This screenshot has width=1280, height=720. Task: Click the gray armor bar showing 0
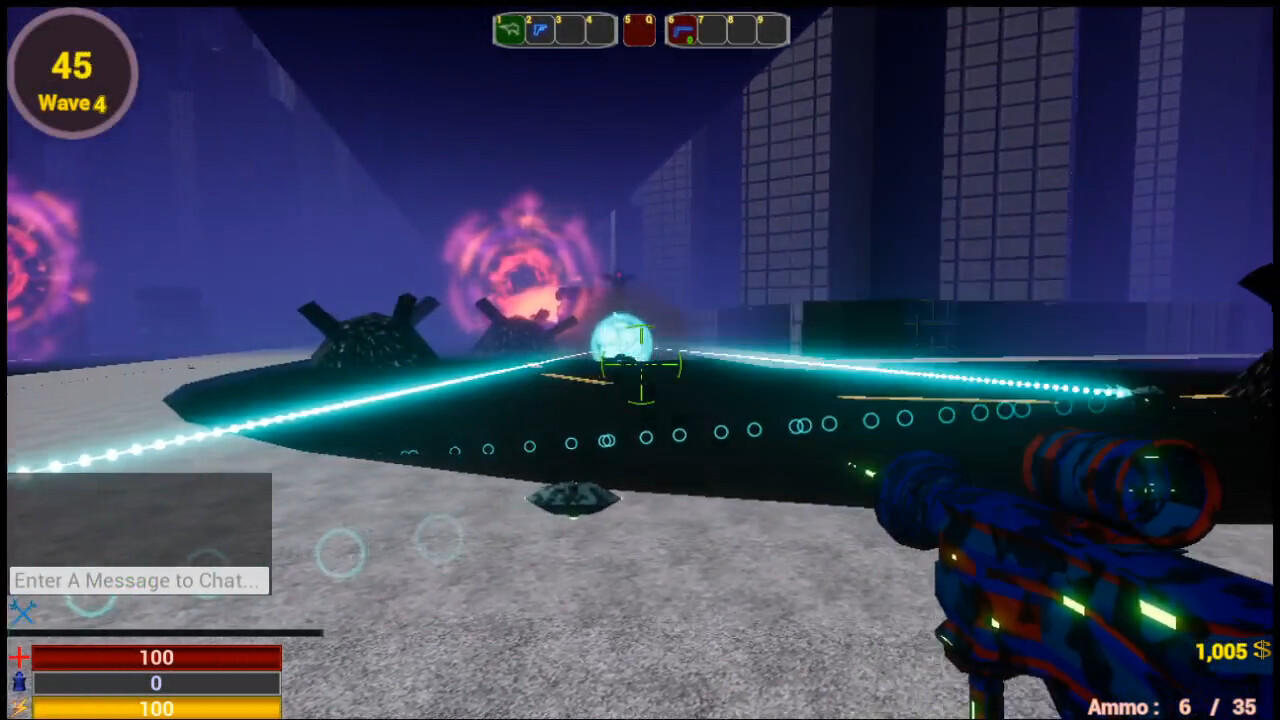click(155, 684)
